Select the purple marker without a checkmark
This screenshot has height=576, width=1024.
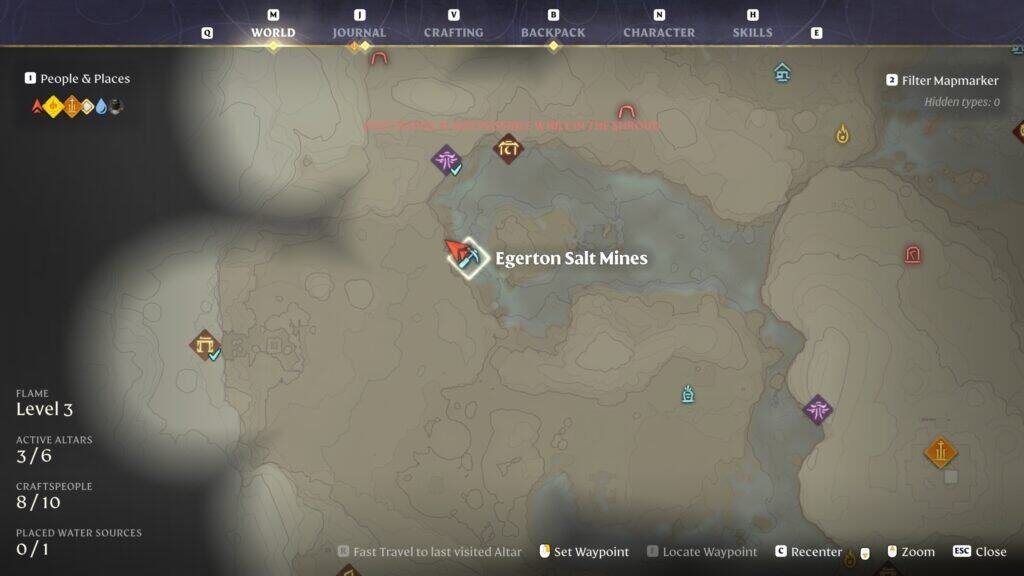pyautogui.click(x=818, y=409)
